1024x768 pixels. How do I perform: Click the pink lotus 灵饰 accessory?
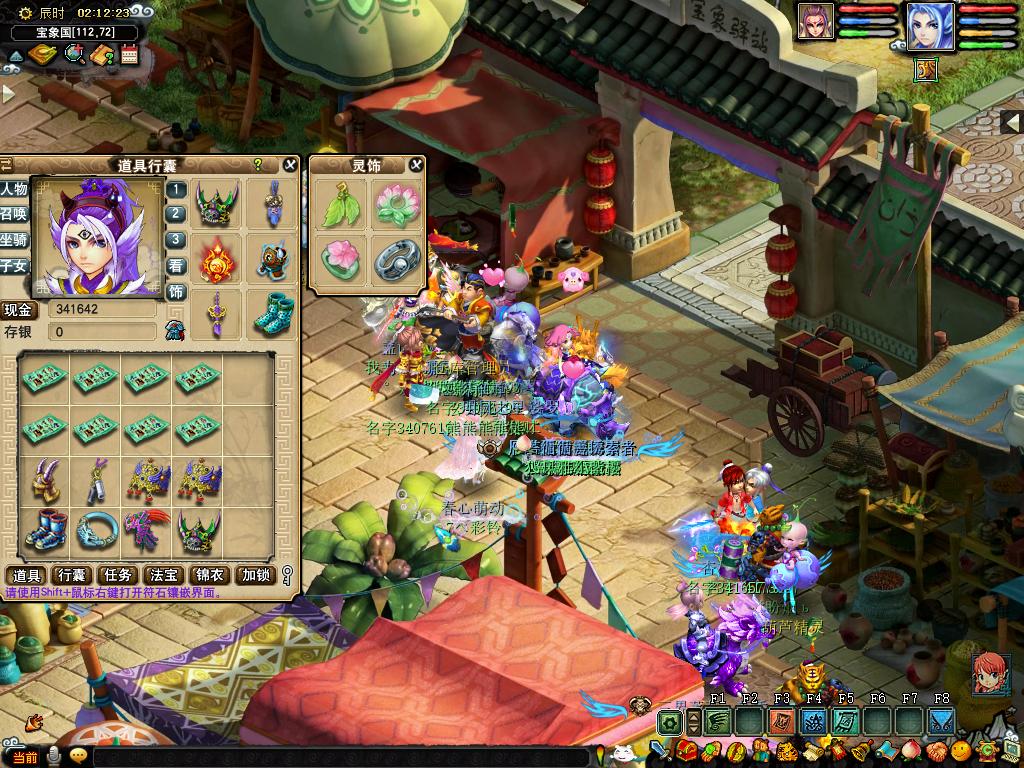pyautogui.click(x=393, y=206)
